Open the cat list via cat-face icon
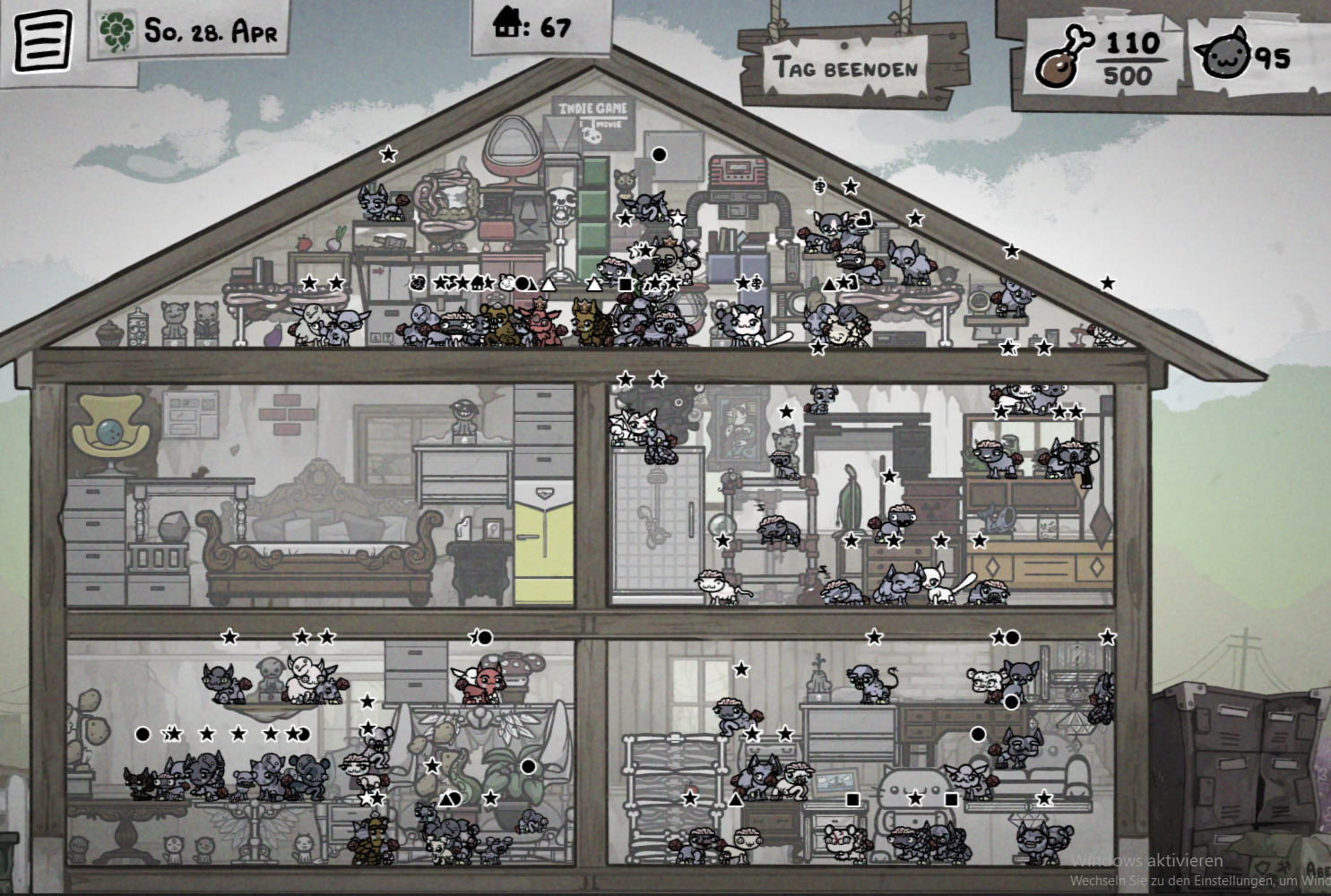The height and width of the screenshot is (896, 1331). (1225, 56)
